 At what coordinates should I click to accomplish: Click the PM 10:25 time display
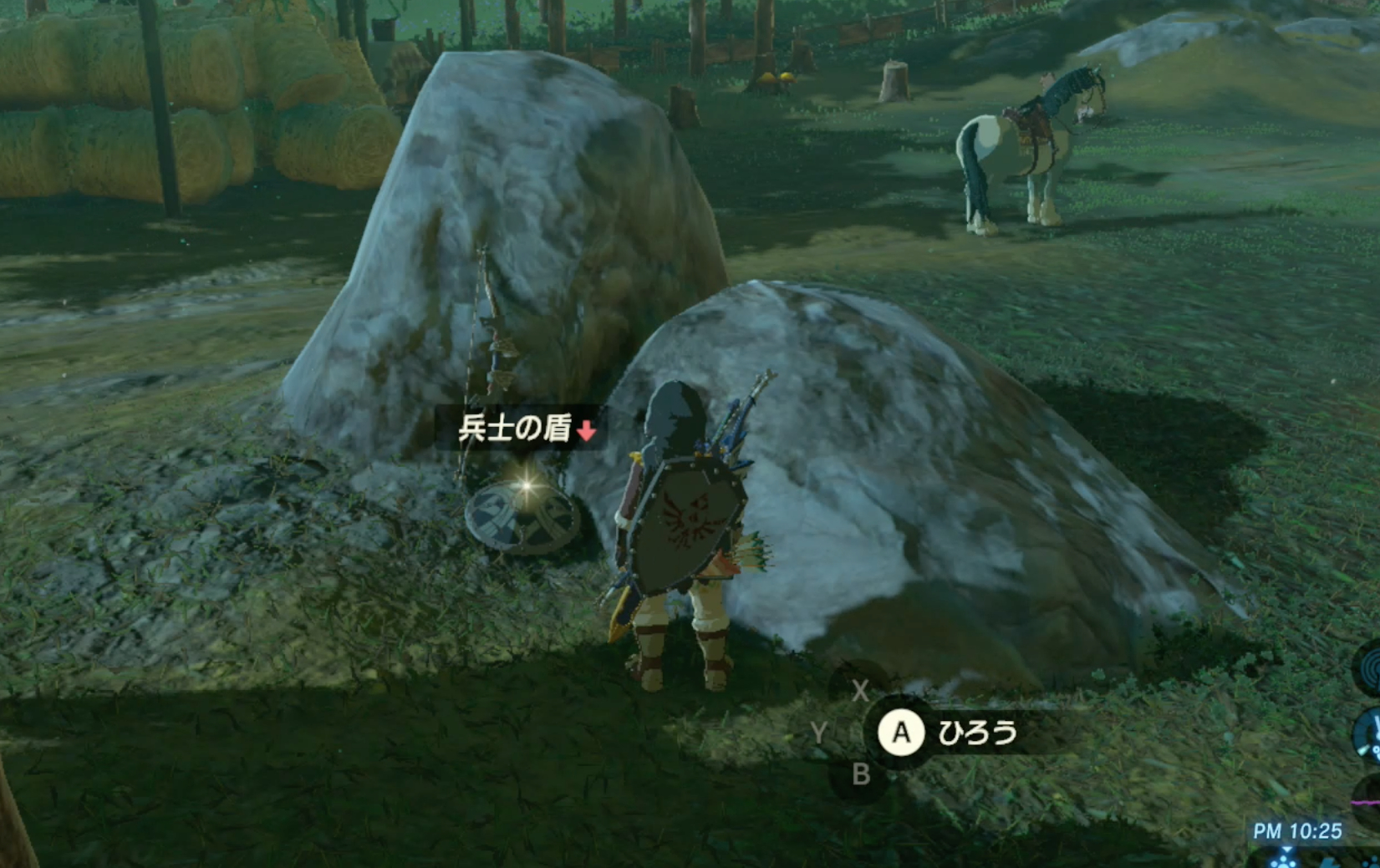pyautogui.click(x=1298, y=830)
